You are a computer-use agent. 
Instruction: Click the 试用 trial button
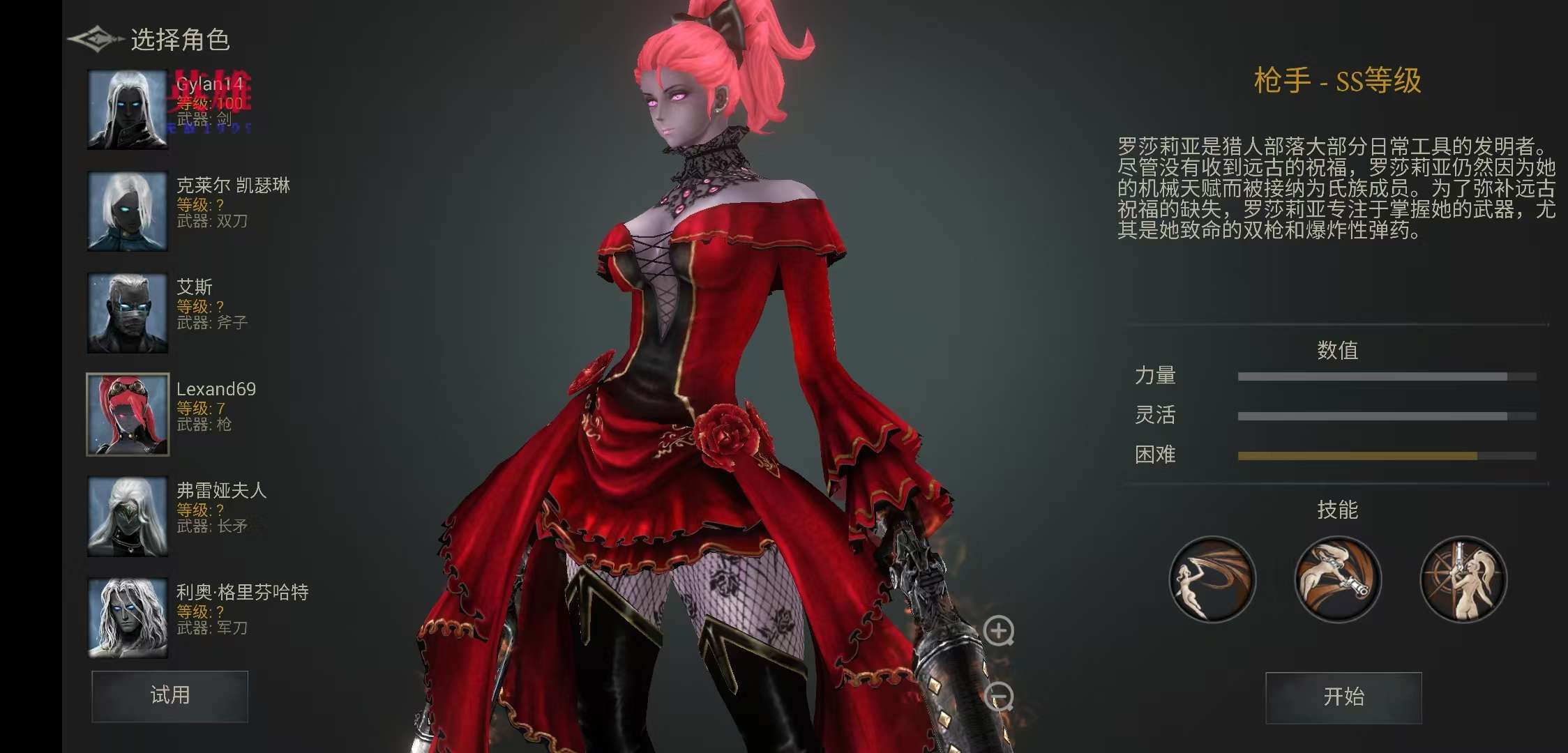(x=169, y=696)
